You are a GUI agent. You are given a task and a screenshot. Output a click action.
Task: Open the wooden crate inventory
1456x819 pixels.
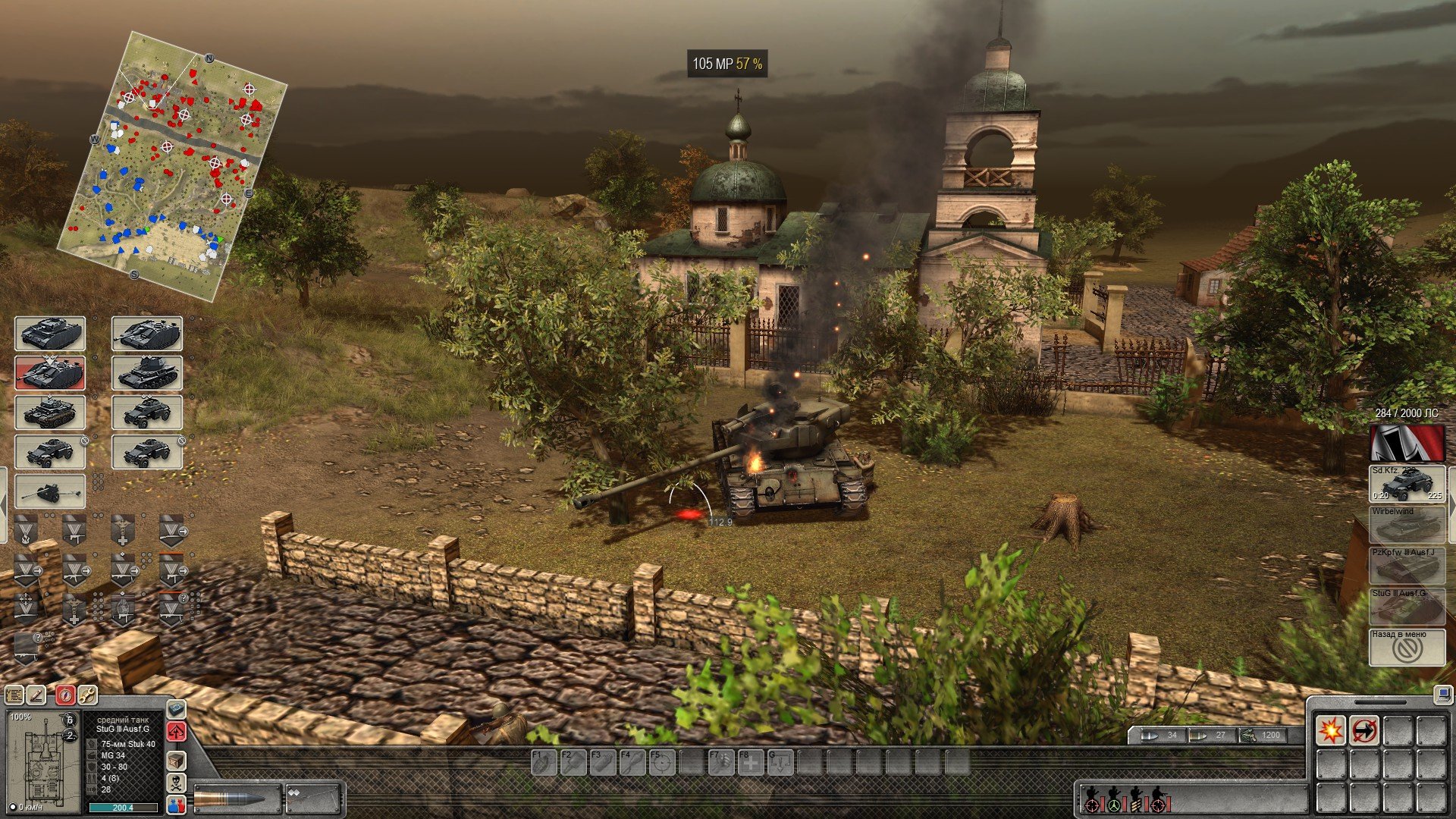(x=176, y=760)
